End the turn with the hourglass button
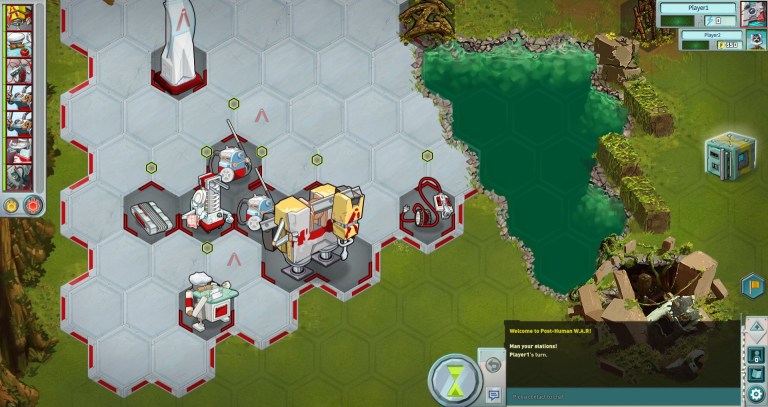Image resolution: width=768 pixels, height=407 pixels. tap(454, 380)
